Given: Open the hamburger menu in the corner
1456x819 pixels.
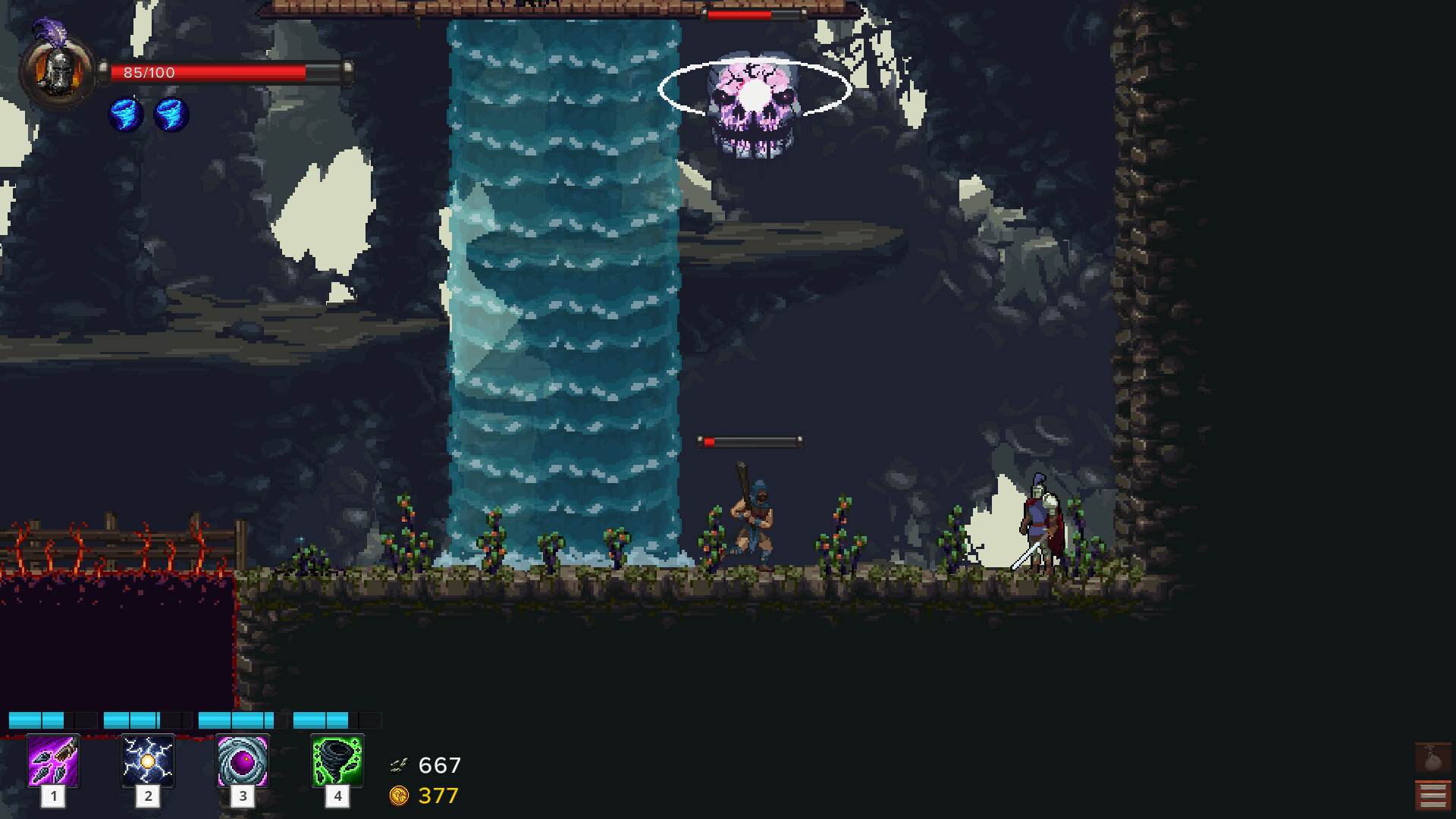Looking at the screenshot, I should [1433, 795].
